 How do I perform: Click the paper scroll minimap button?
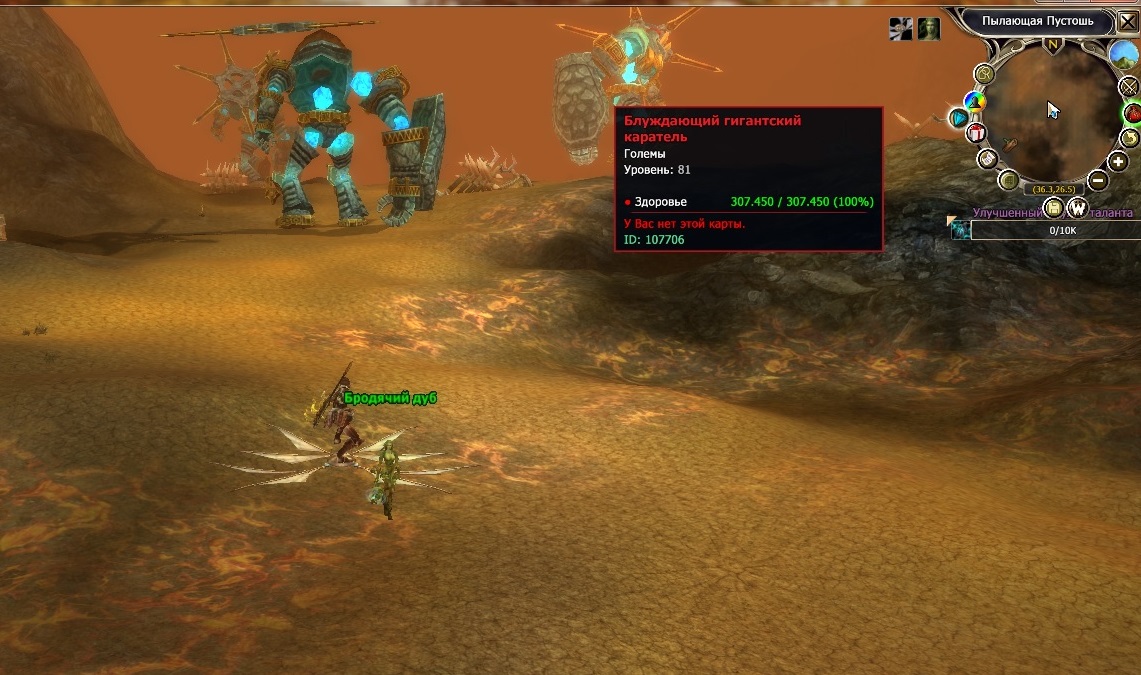(987, 159)
